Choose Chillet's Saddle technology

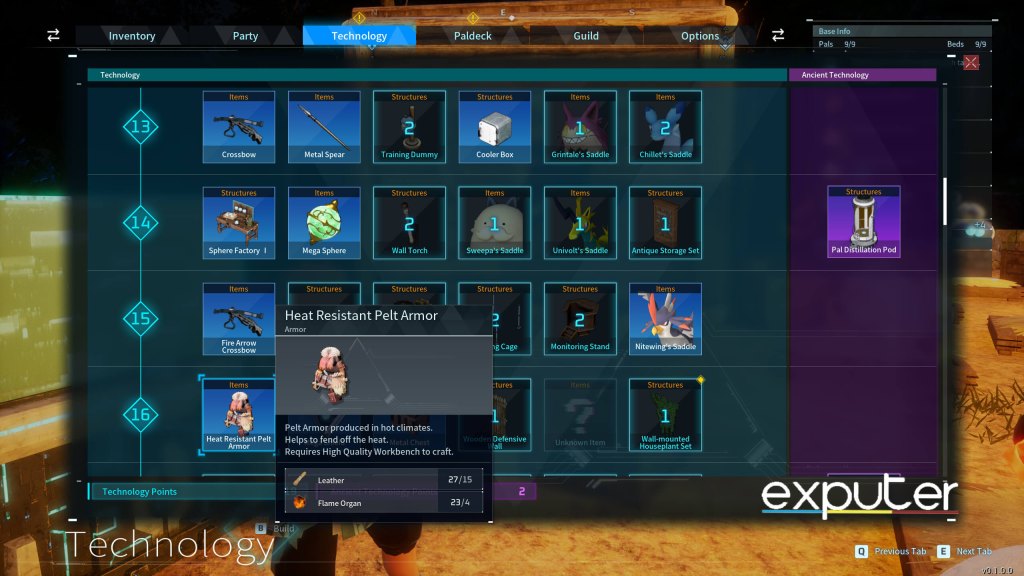665,127
